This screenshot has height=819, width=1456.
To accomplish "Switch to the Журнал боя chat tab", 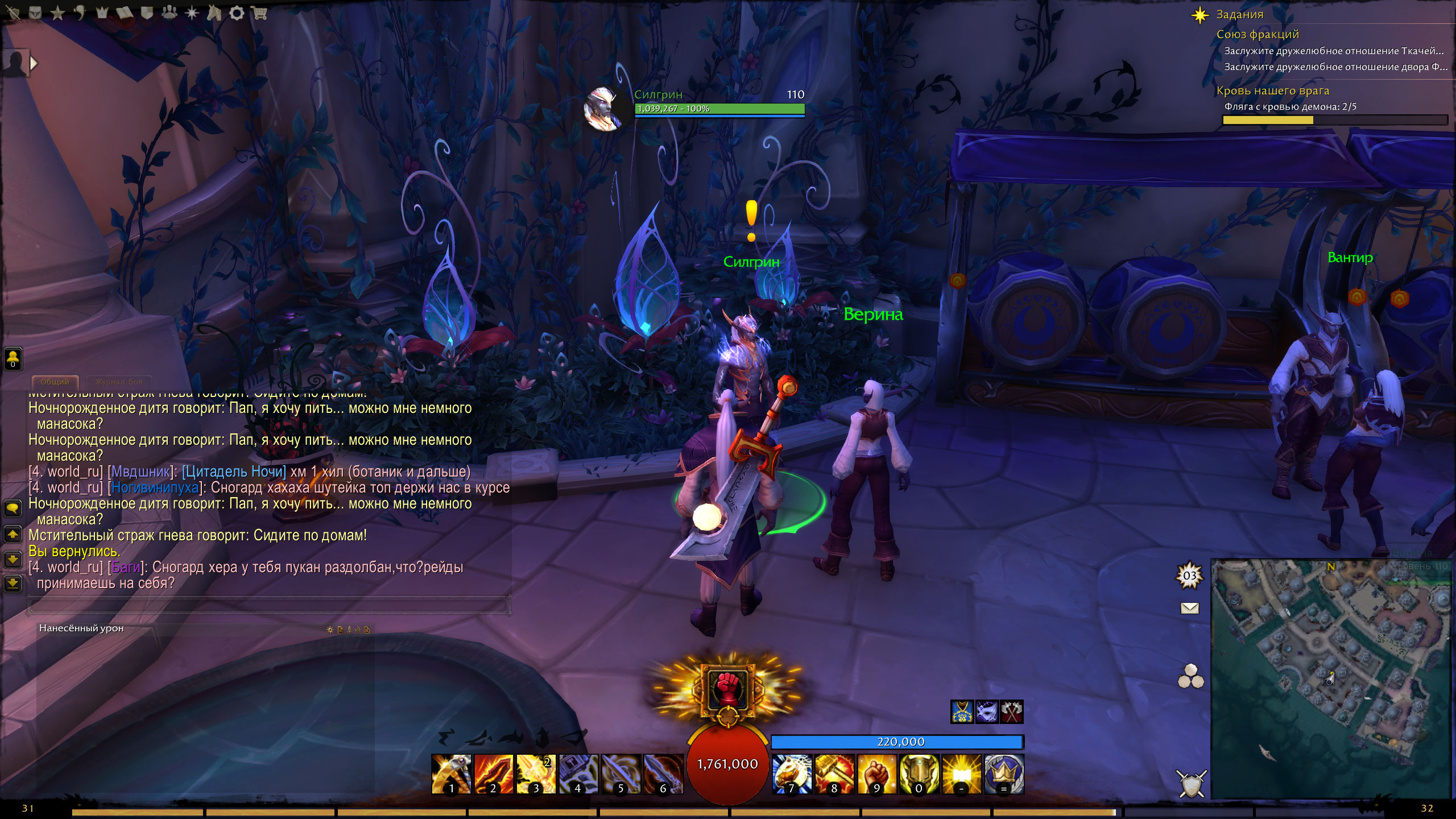I will 119,382.
